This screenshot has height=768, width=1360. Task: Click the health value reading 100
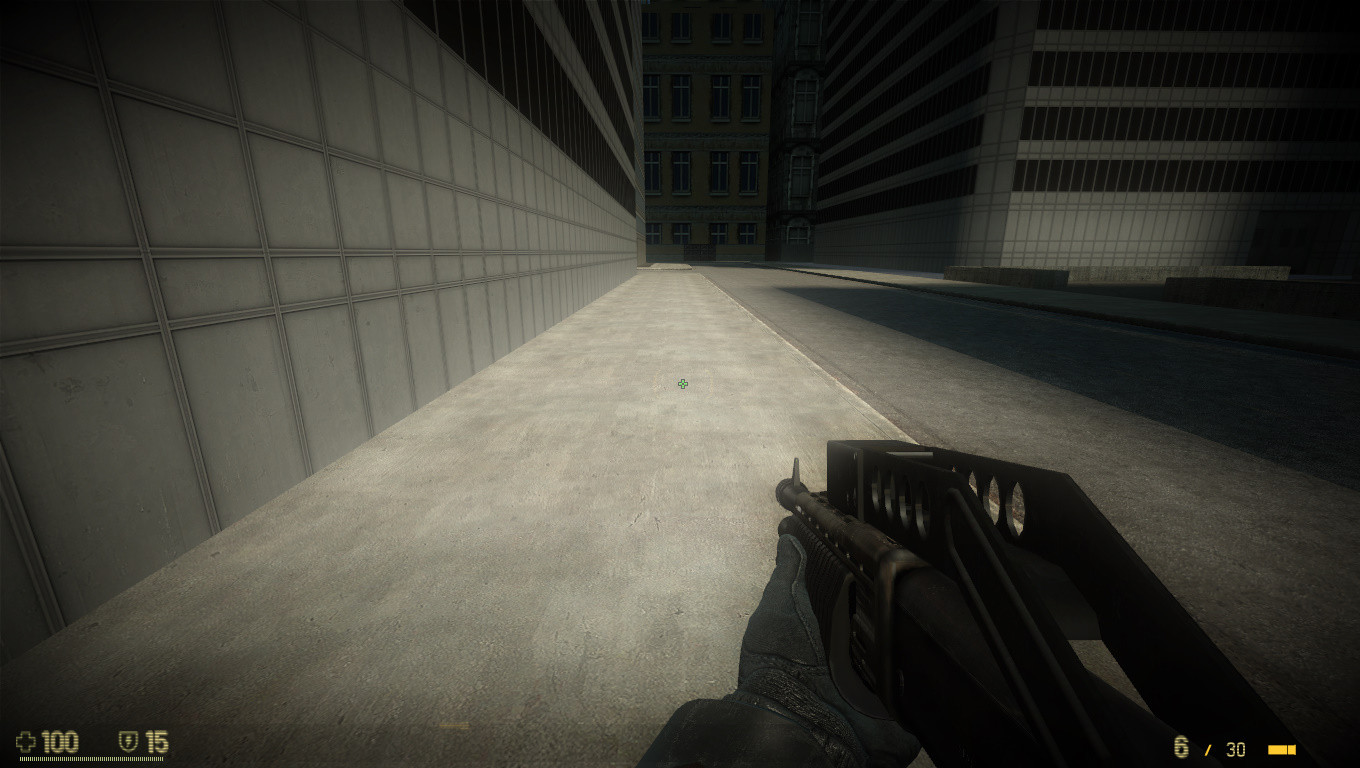coord(59,742)
